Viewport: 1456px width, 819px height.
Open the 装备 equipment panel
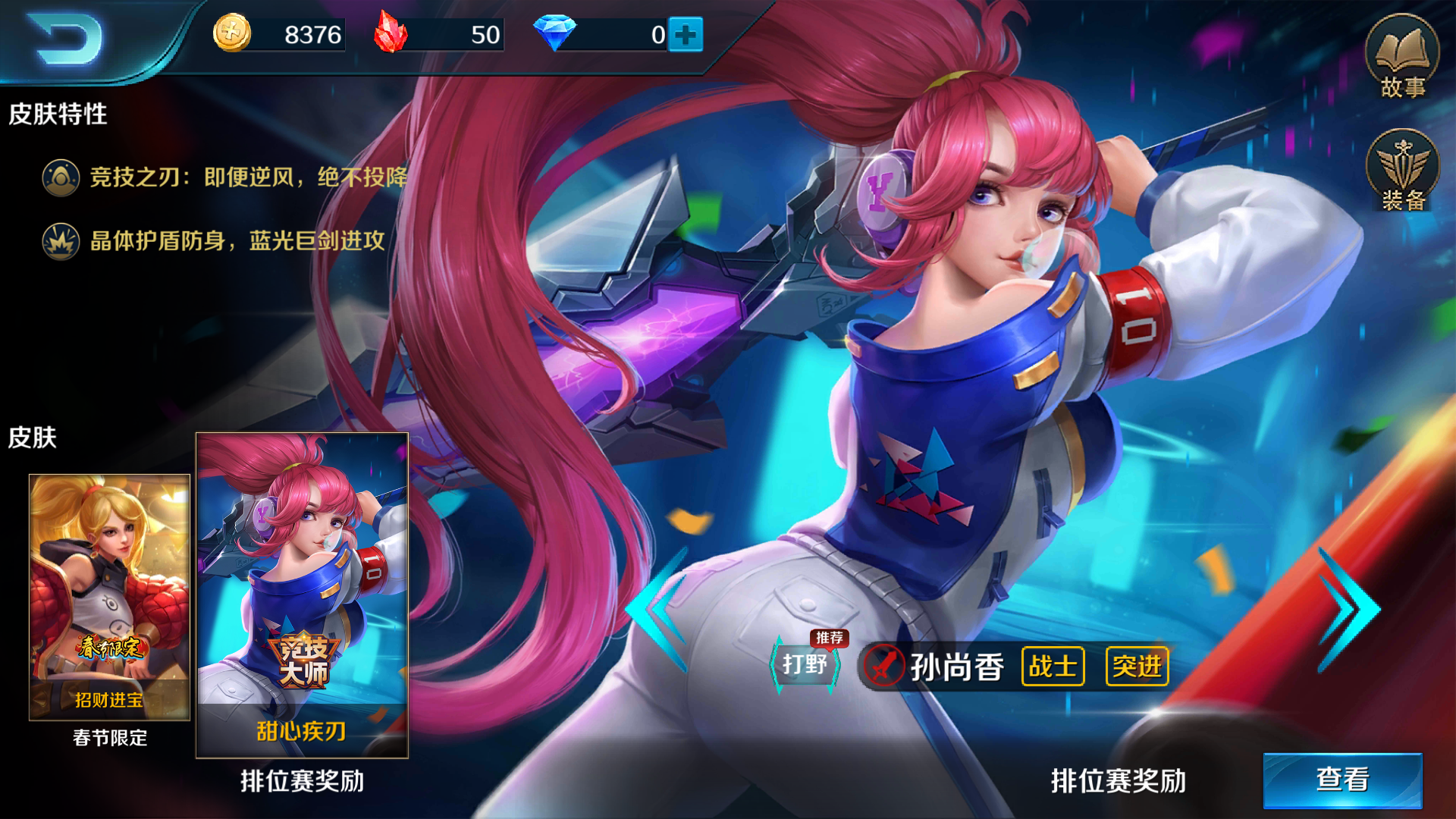1401,171
